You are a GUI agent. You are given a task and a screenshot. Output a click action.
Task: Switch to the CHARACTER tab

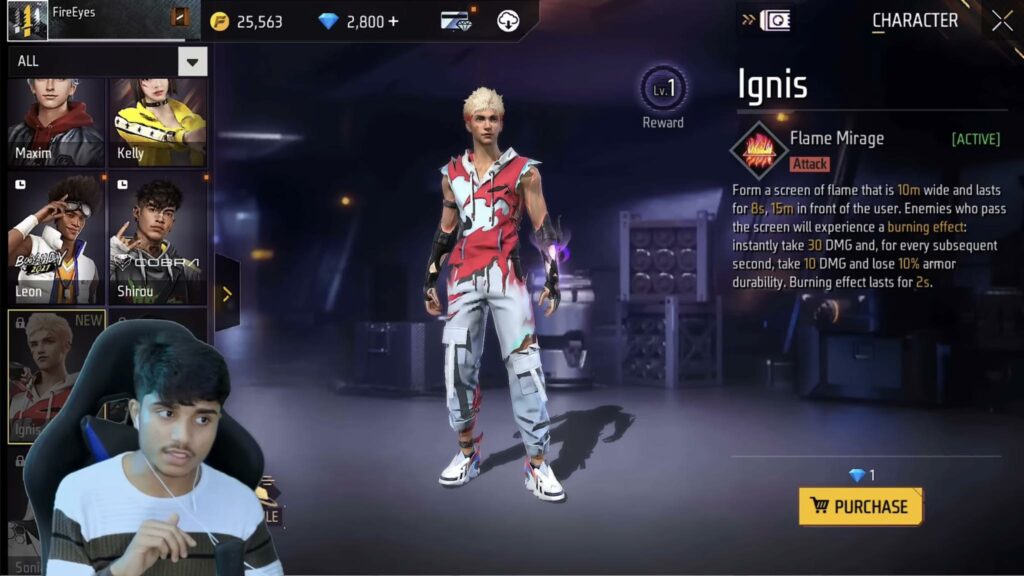click(914, 21)
